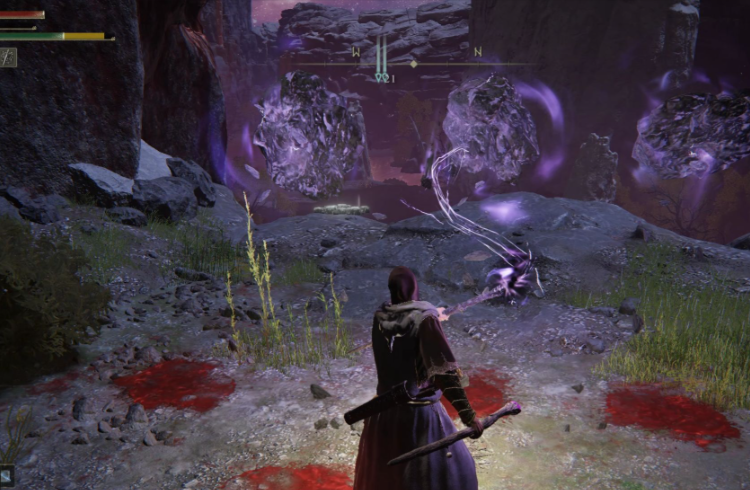Click the small equipped item slot icon
The width and height of the screenshot is (750, 490).
coord(7,476)
